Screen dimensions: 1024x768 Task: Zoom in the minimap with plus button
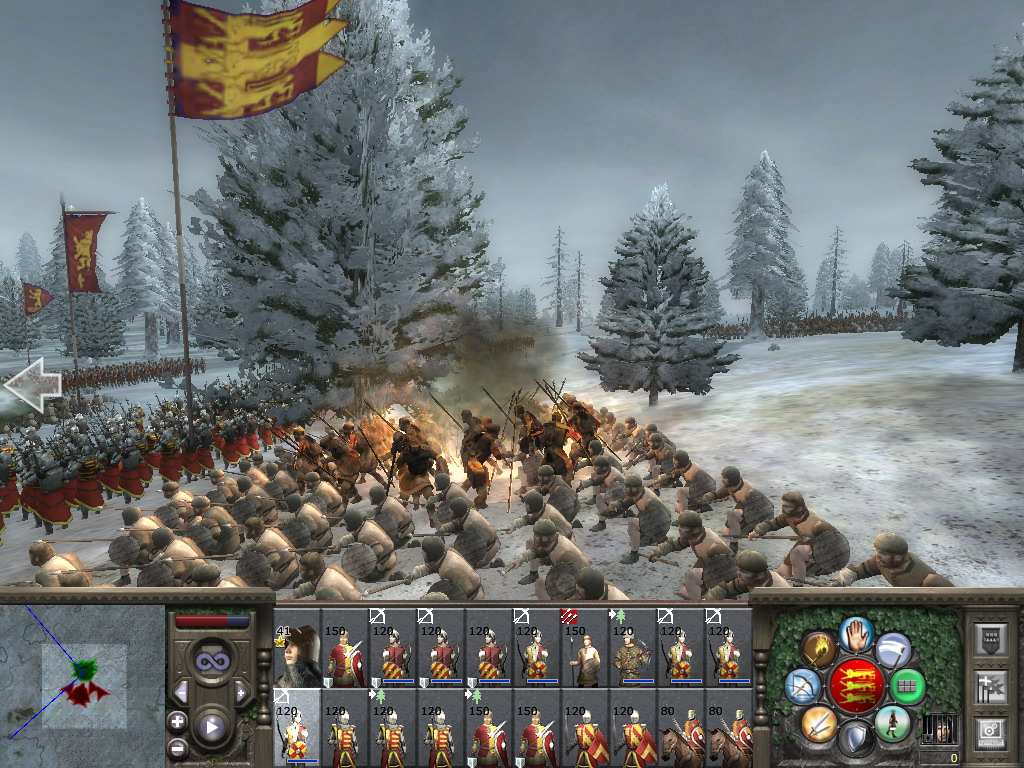click(x=178, y=721)
